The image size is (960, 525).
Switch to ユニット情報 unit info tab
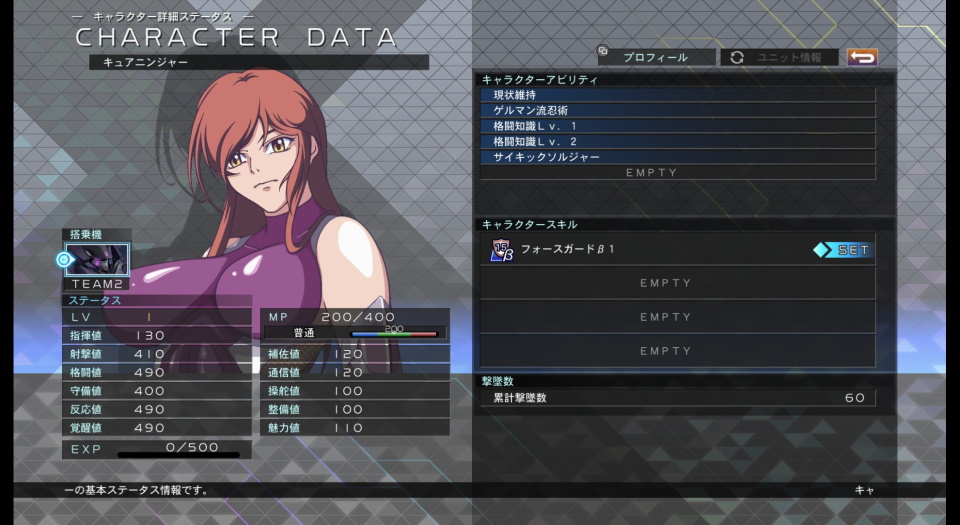coord(780,57)
